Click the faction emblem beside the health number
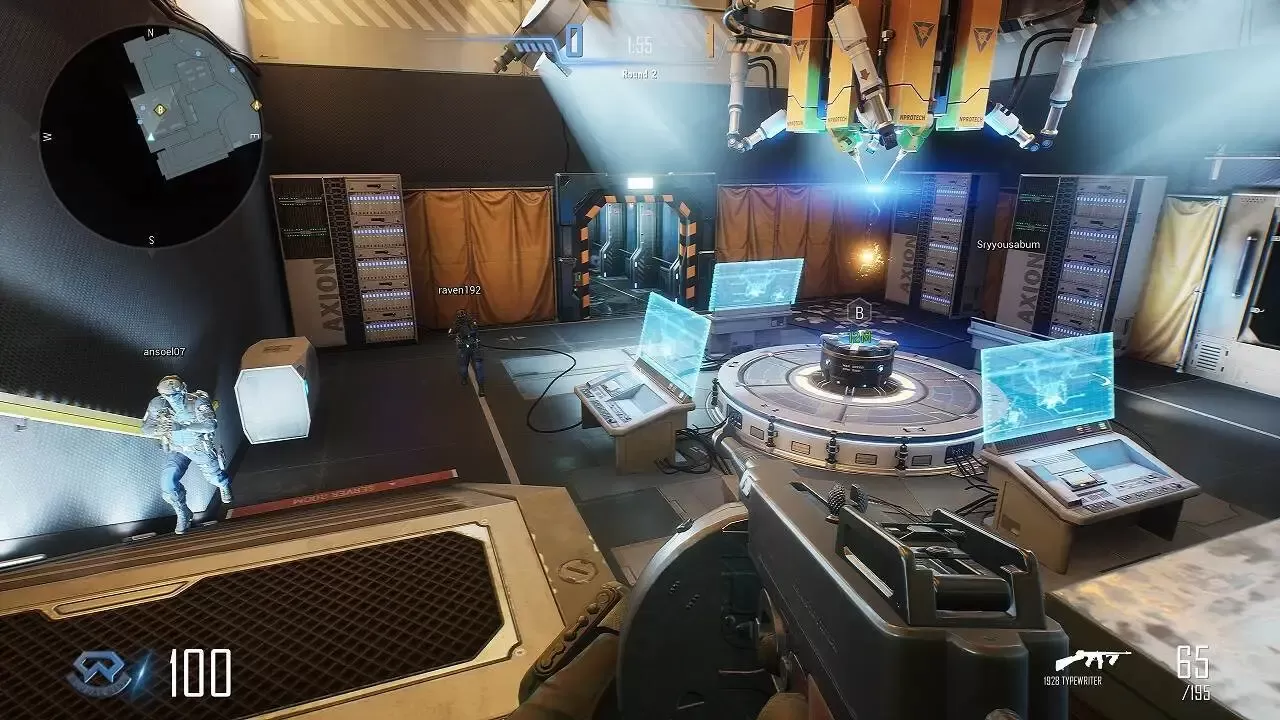Viewport: 1280px width, 720px height. point(99,673)
